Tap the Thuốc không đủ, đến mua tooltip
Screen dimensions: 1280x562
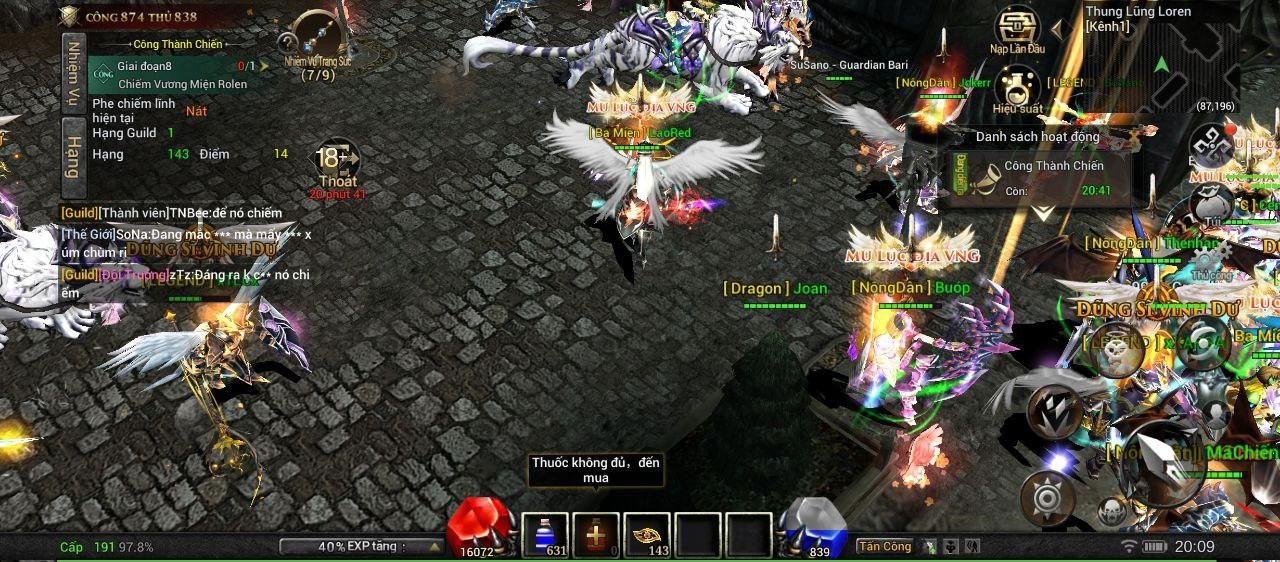pos(596,470)
